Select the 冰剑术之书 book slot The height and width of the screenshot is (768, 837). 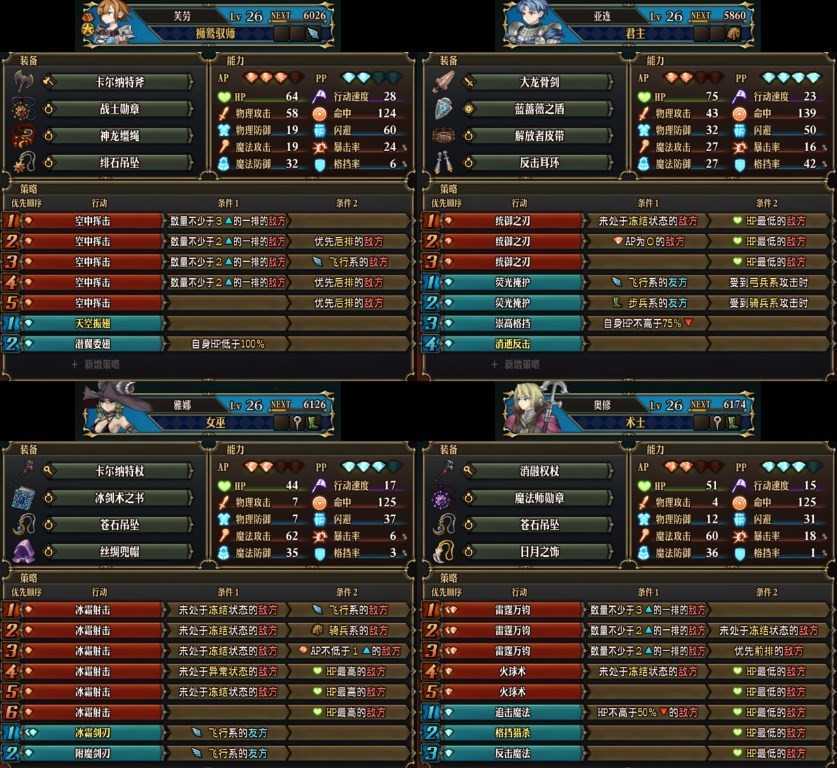click(118, 498)
